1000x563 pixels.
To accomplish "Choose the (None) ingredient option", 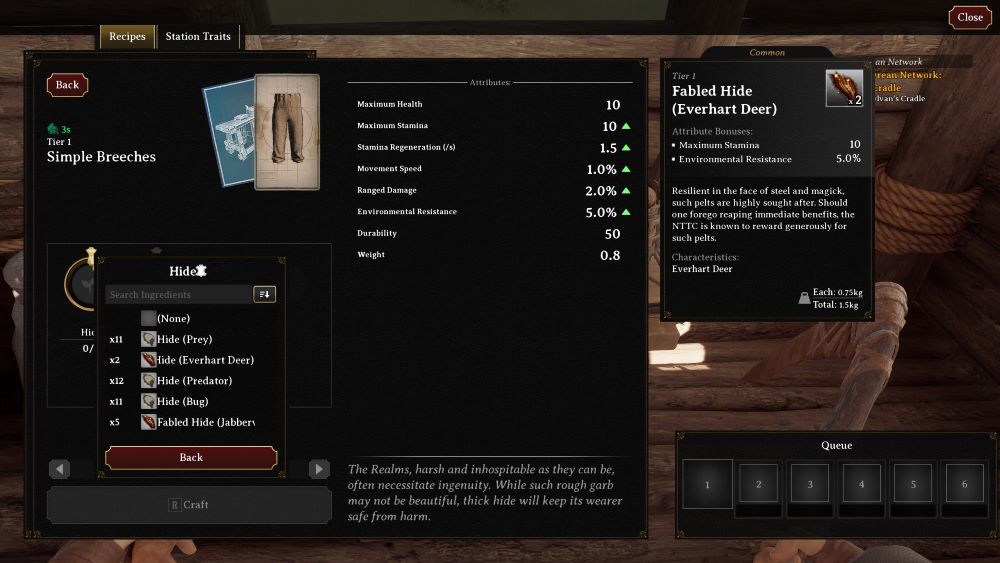I will (173, 318).
